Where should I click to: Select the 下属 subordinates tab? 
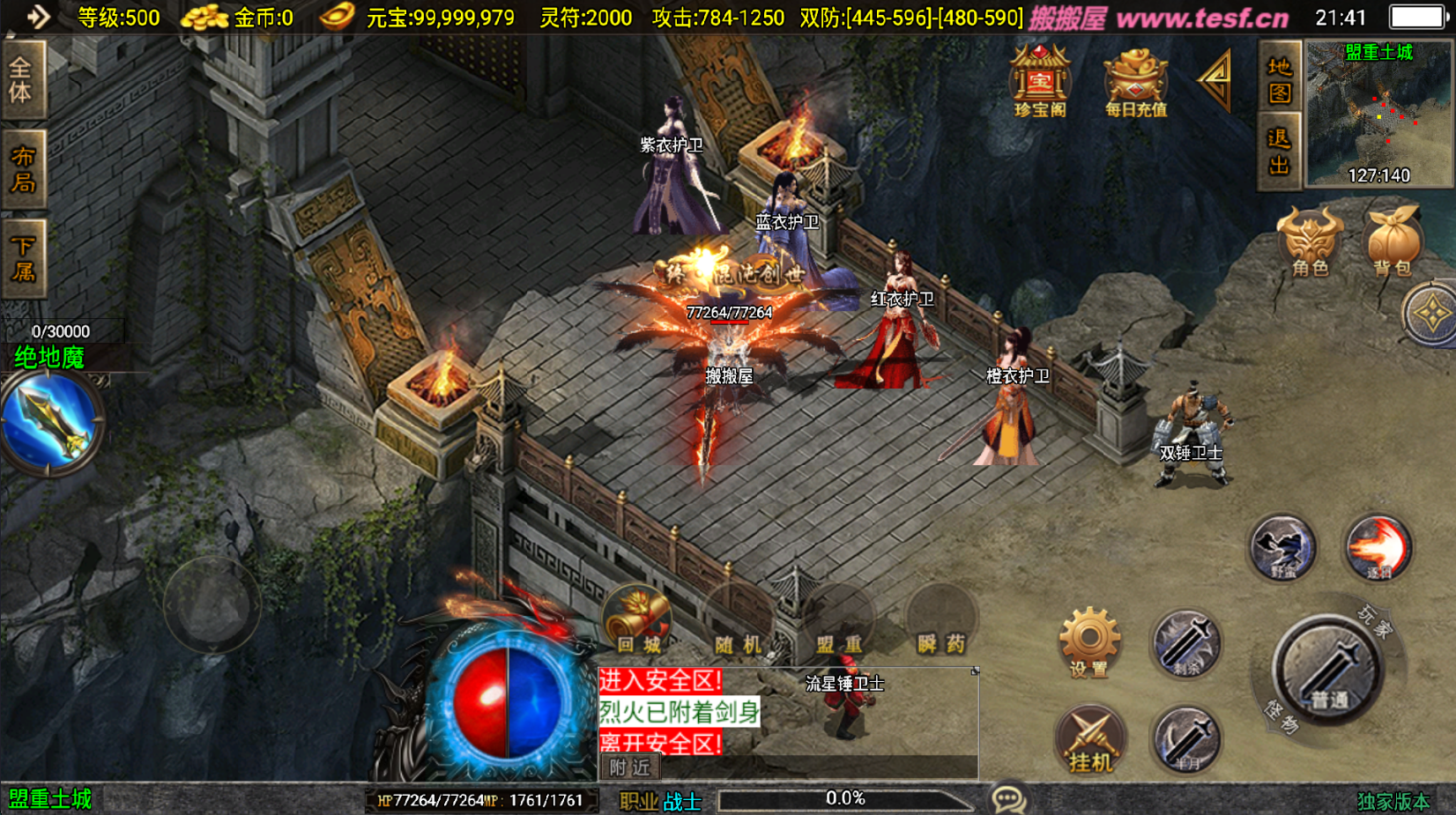[x=23, y=258]
